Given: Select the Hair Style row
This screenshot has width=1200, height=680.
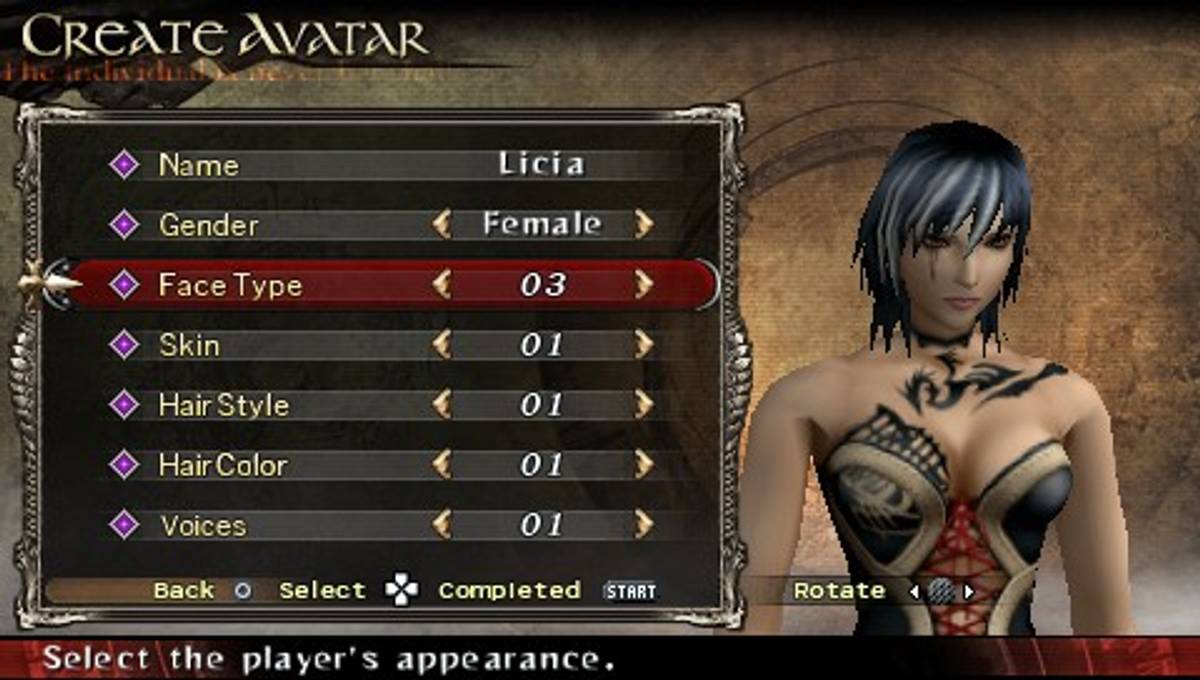Looking at the screenshot, I should tap(223, 405).
